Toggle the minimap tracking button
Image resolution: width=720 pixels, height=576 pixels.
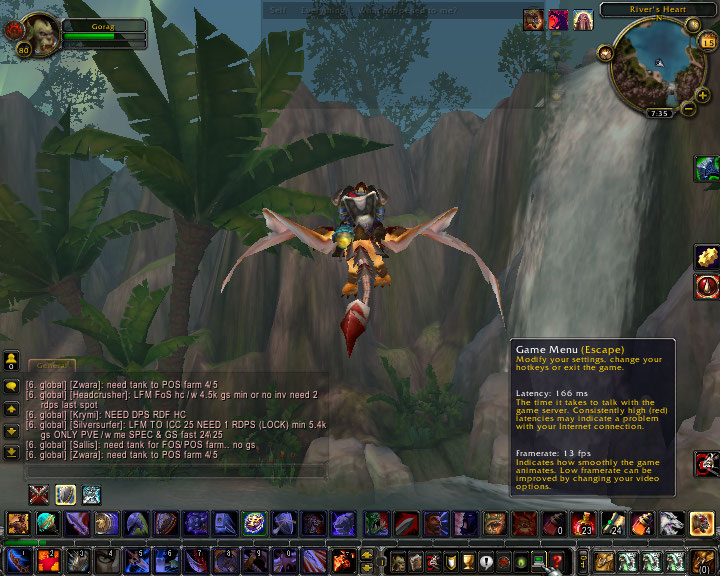click(x=605, y=52)
